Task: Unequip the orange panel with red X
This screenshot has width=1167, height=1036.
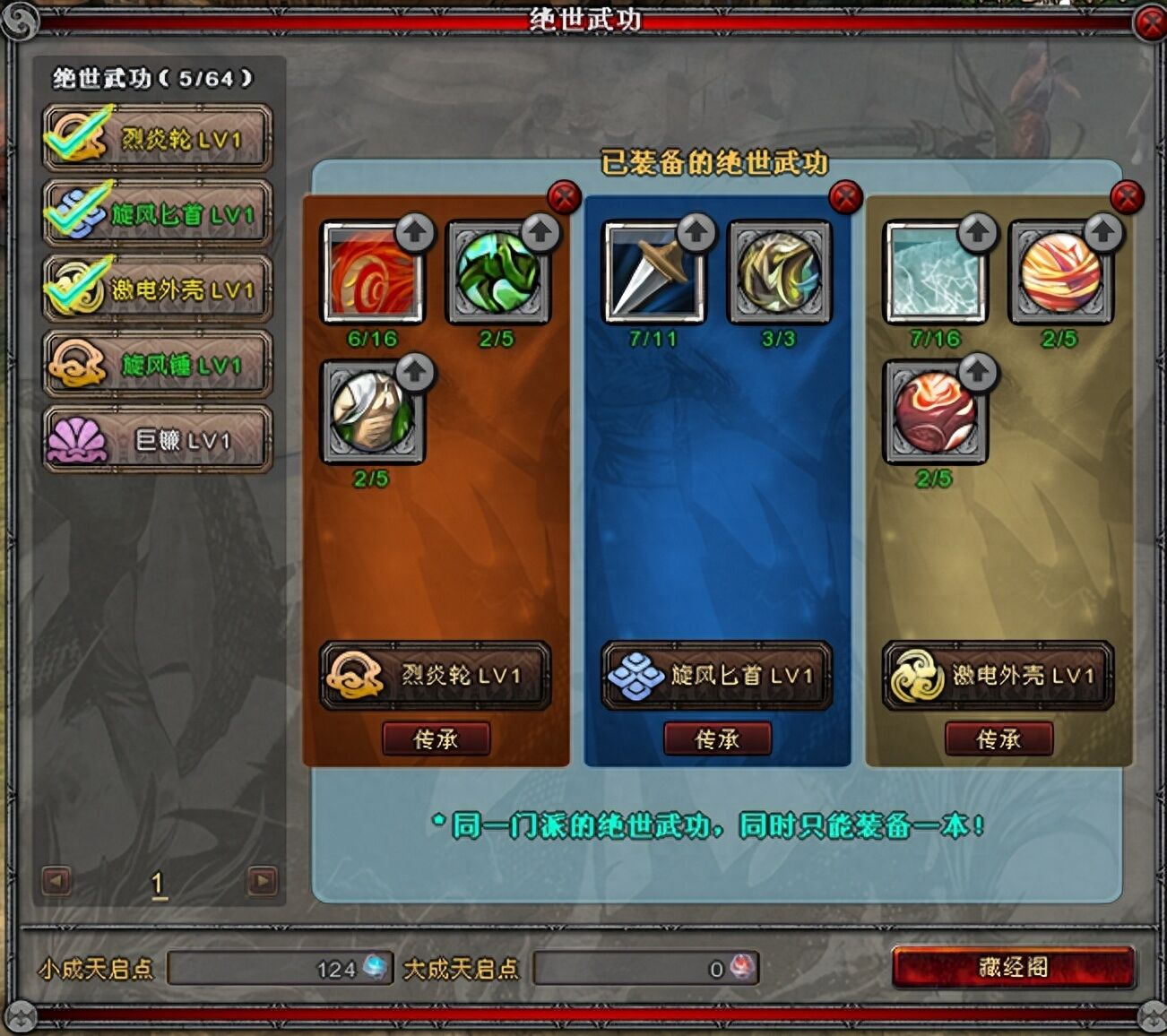Action: [564, 196]
